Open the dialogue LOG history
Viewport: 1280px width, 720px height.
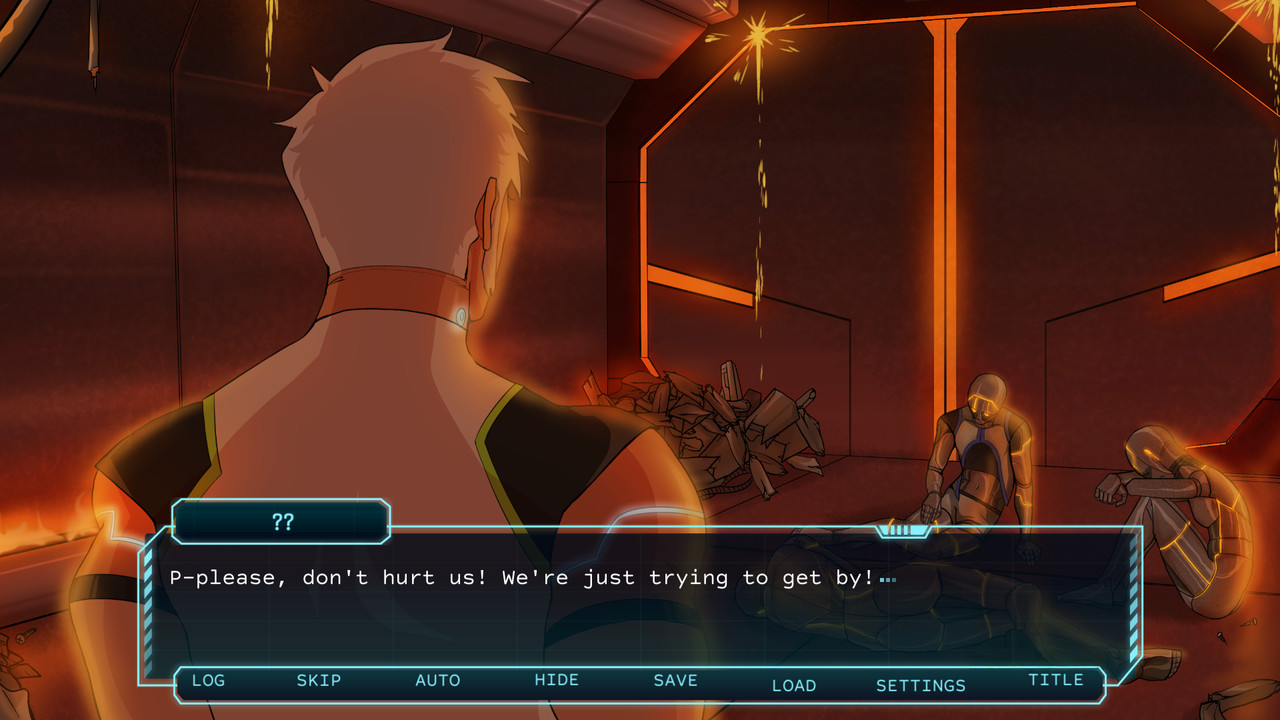tap(208, 681)
